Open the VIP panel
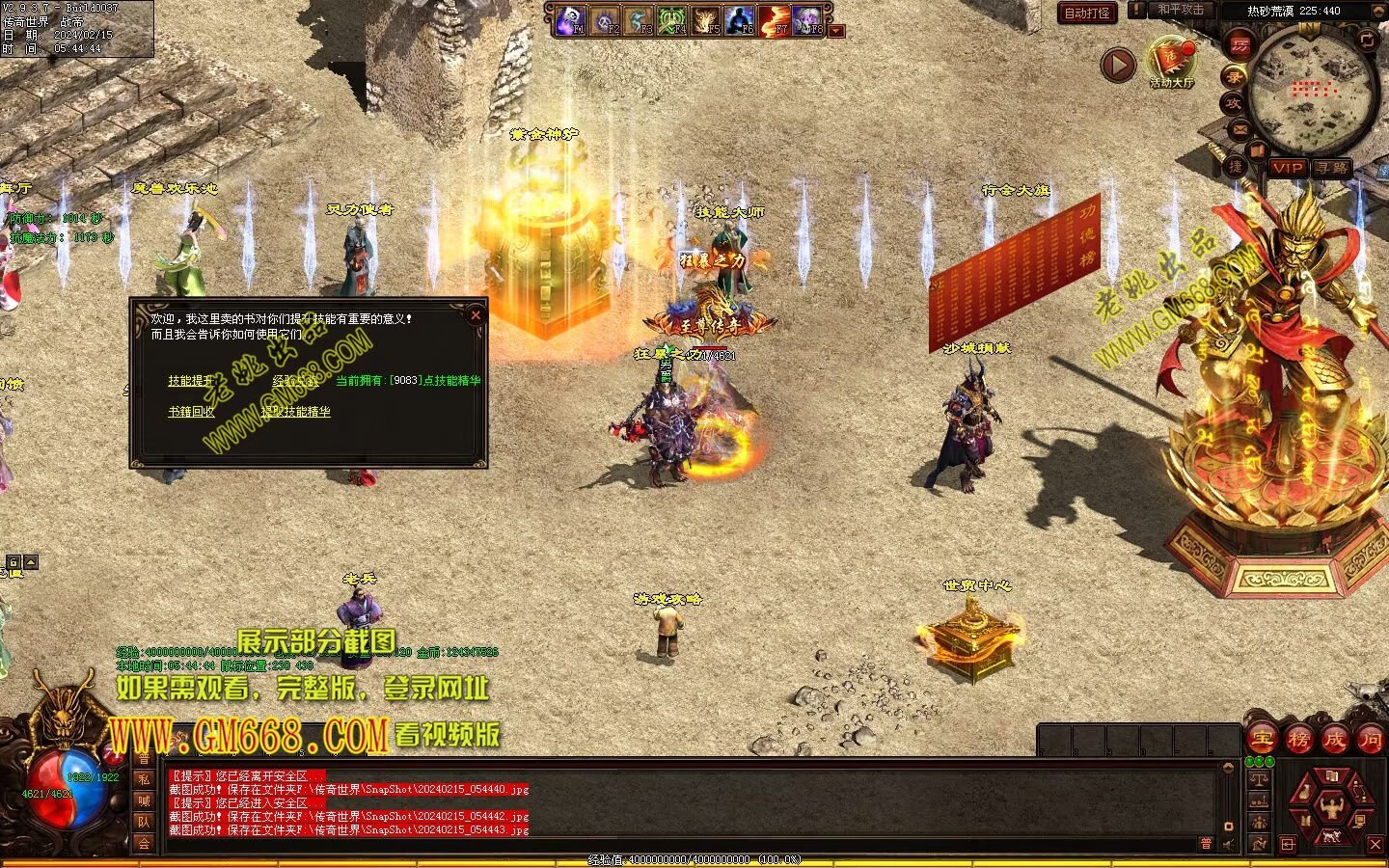 [x=1287, y=168]
